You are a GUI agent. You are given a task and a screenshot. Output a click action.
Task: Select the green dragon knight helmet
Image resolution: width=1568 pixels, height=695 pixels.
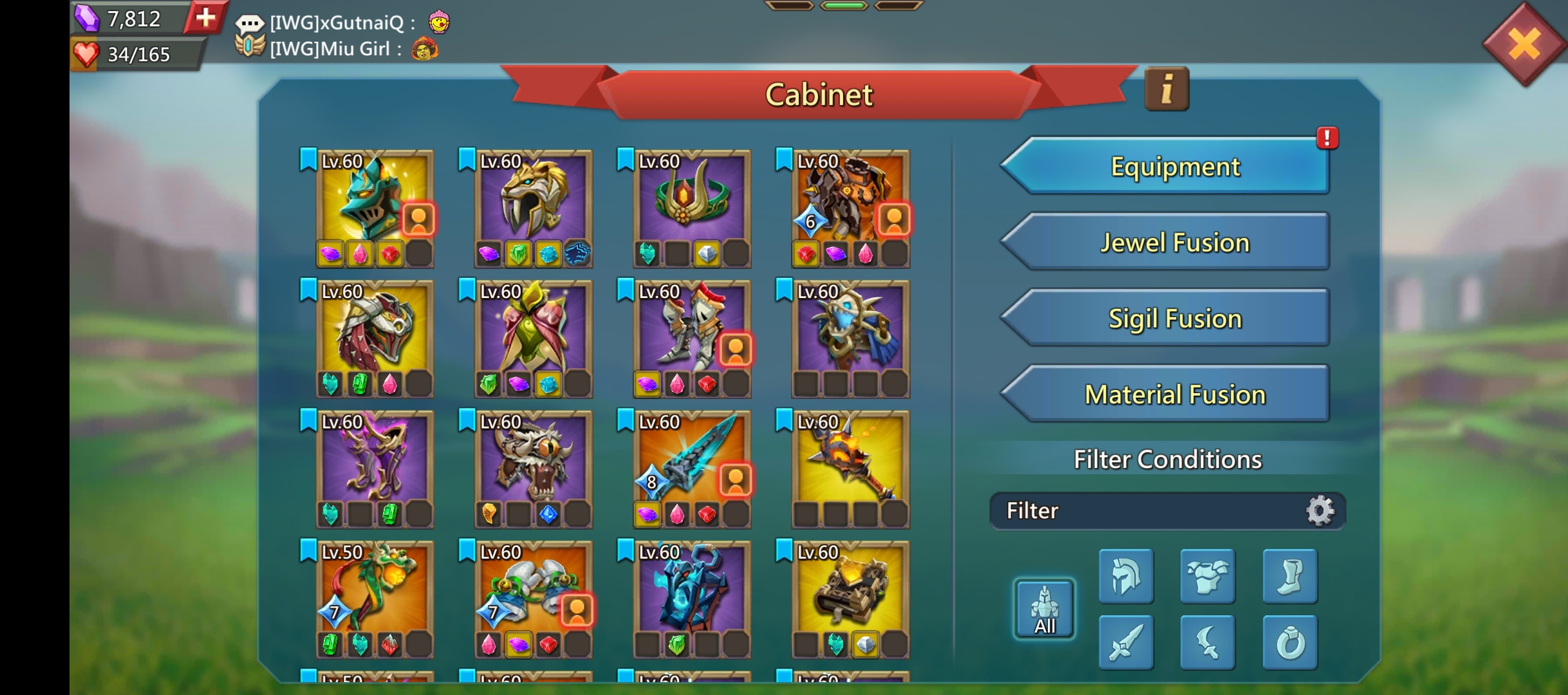pos(375,199)
